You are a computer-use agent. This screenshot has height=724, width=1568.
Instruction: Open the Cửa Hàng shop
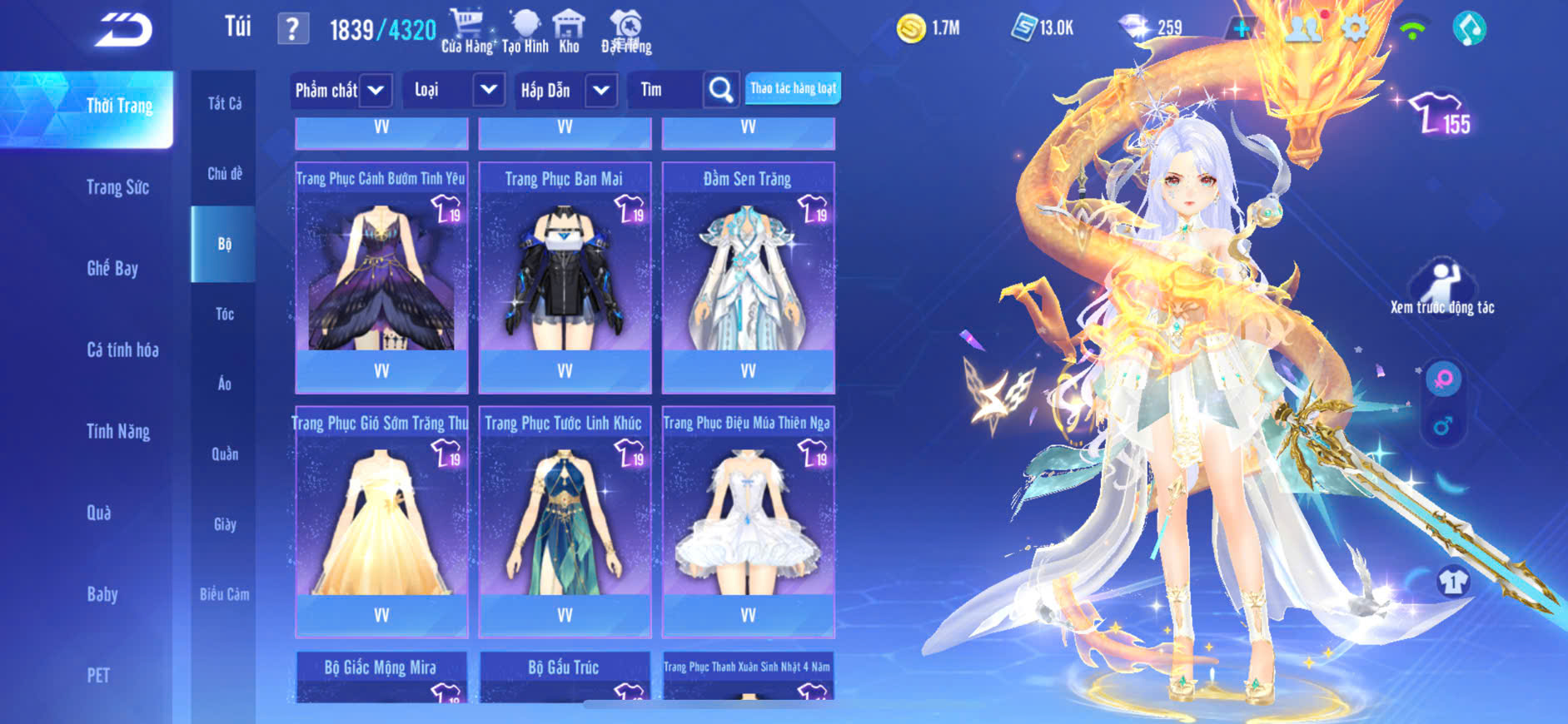click(x=466, y=32)
